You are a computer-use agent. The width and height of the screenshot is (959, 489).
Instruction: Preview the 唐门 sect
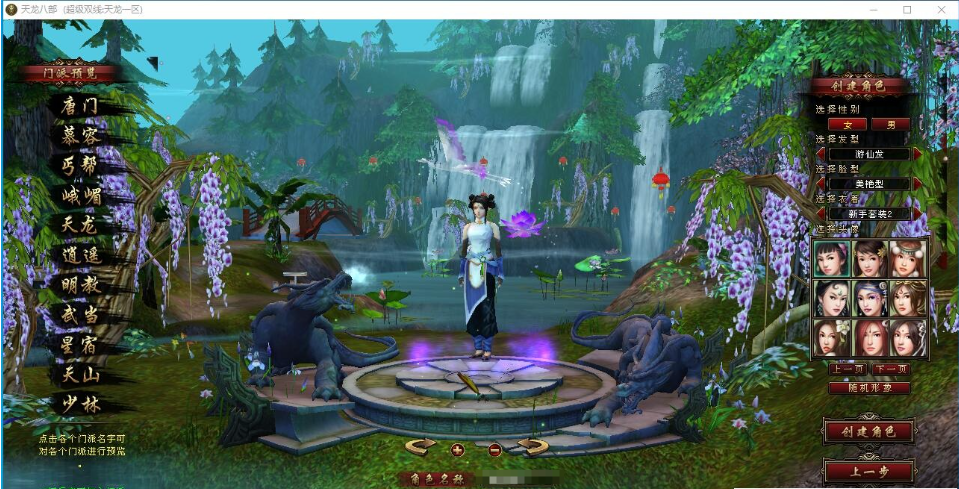pos(78,105)
